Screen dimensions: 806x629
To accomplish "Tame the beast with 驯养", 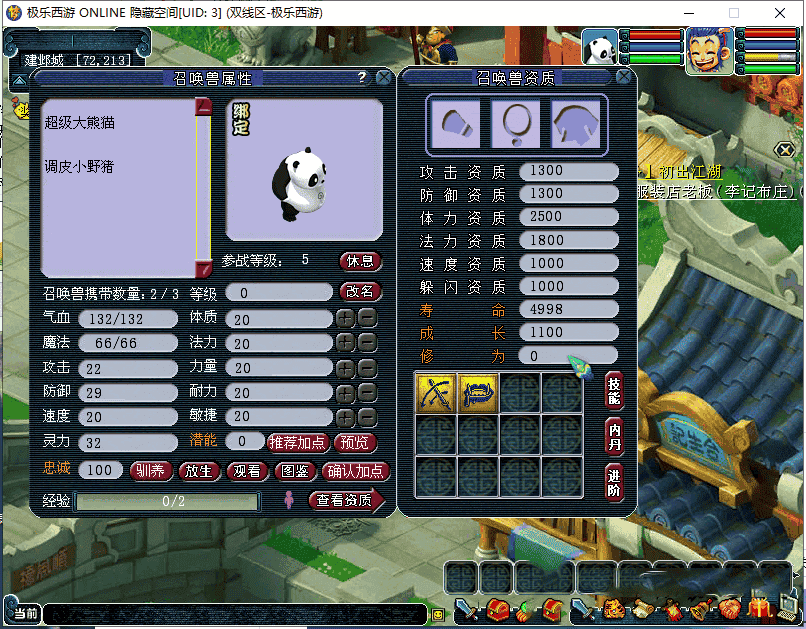I will (x=150, y=471).
